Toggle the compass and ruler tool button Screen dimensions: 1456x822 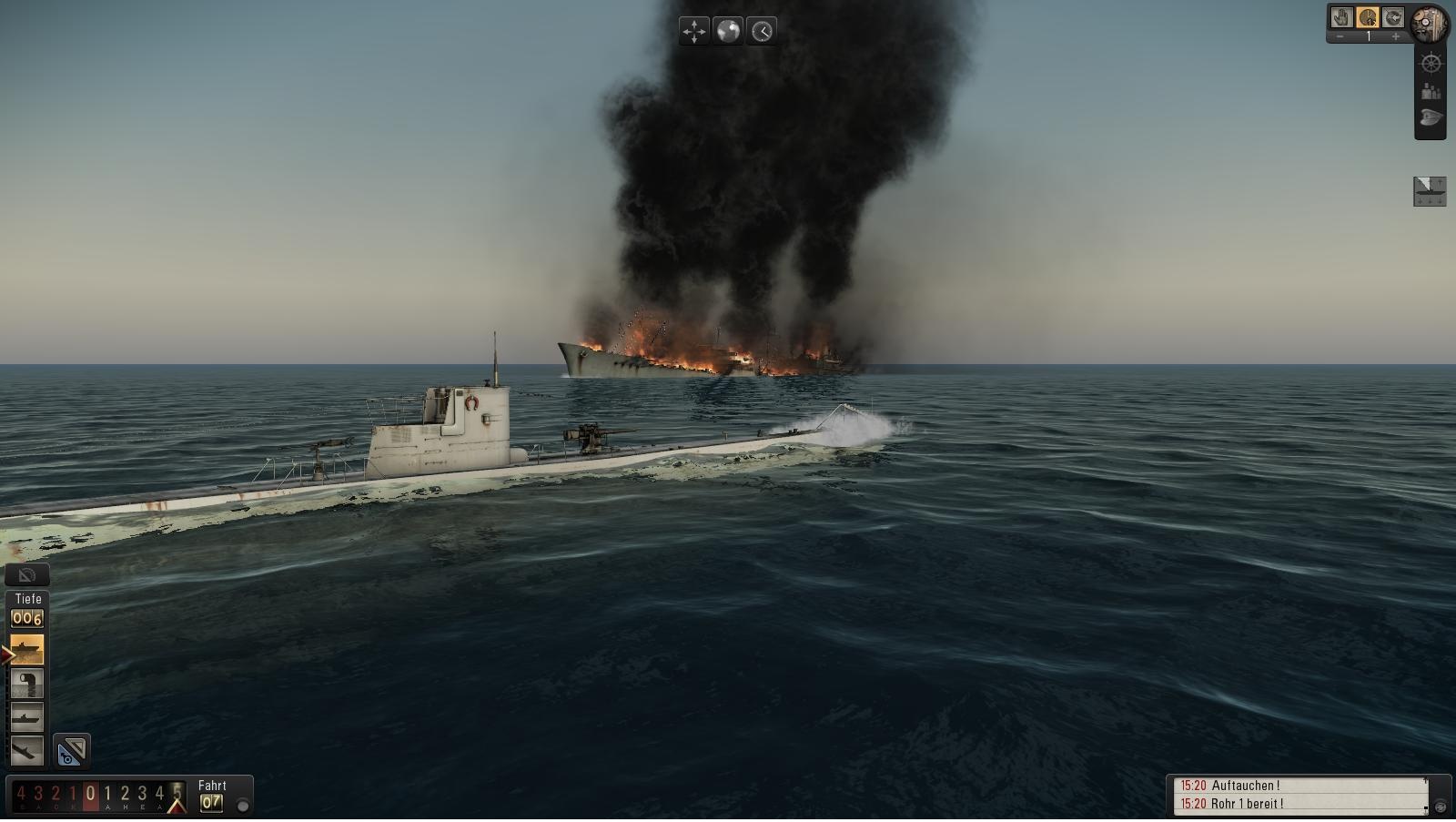71,751
